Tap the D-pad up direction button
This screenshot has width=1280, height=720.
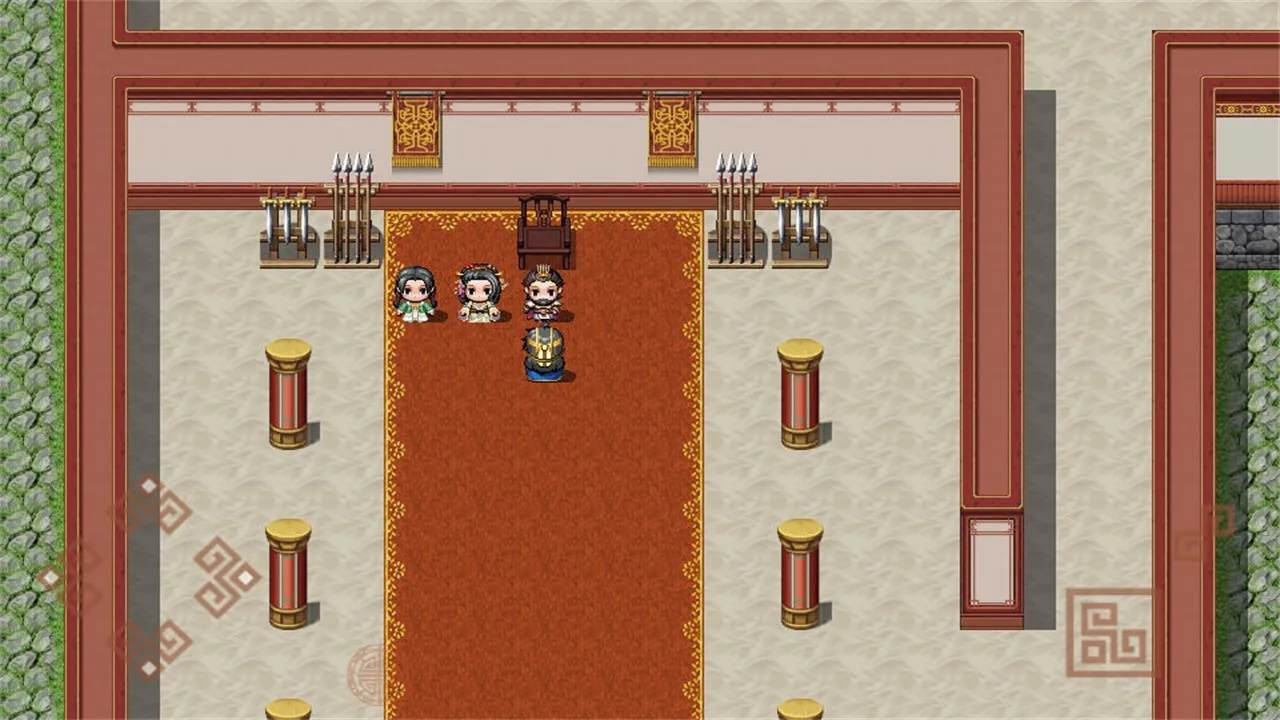(x=150, y=505)
